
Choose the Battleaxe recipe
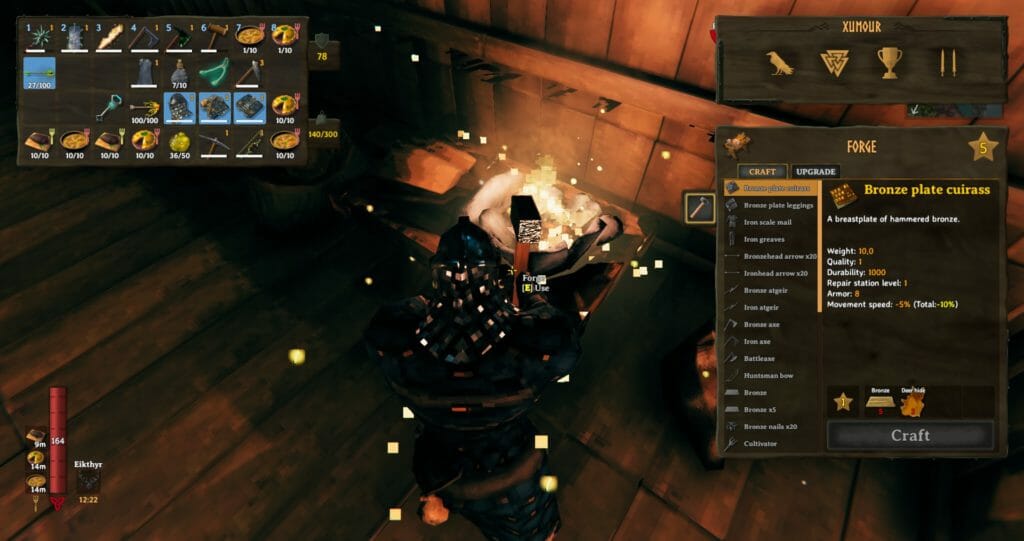tap(759, 358)
